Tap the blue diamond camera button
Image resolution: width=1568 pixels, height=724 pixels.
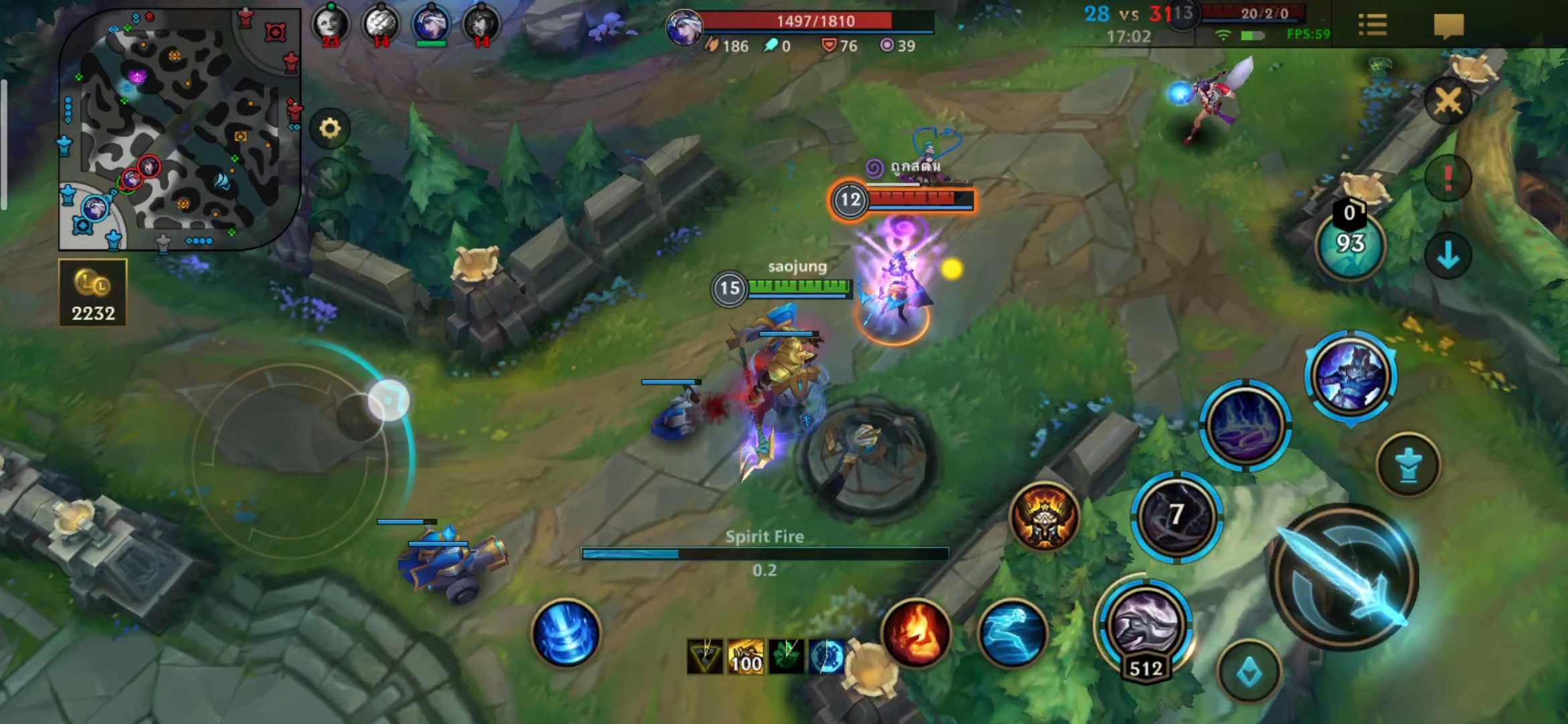click(x=1249, y=672)
